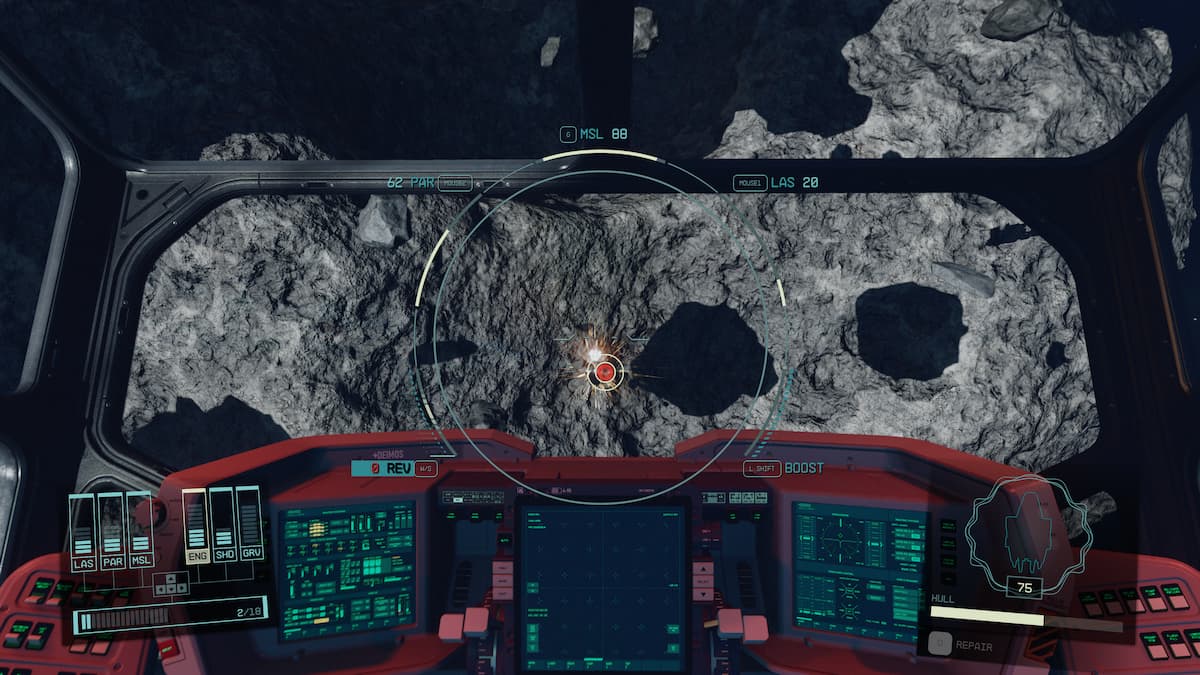
Task: Select the GRV grav drive power column
Action: (249, 525)
